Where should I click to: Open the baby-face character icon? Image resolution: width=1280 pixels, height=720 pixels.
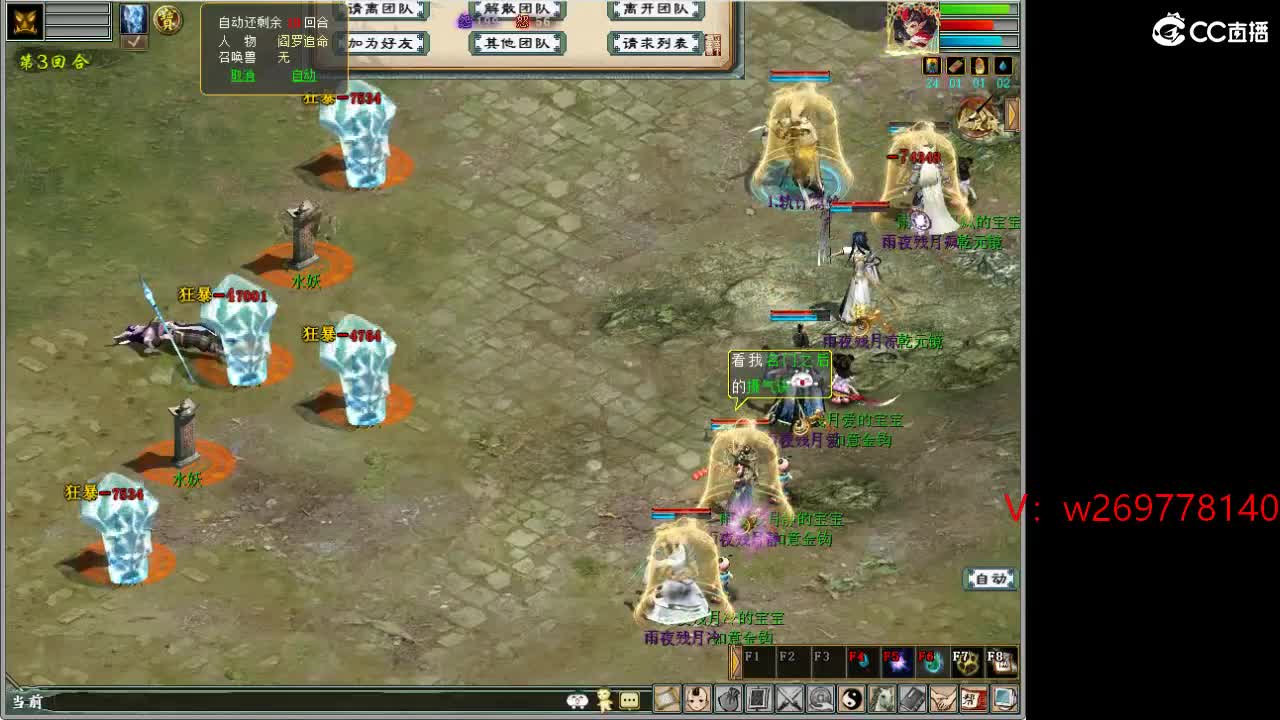click(x=696, y=698)
